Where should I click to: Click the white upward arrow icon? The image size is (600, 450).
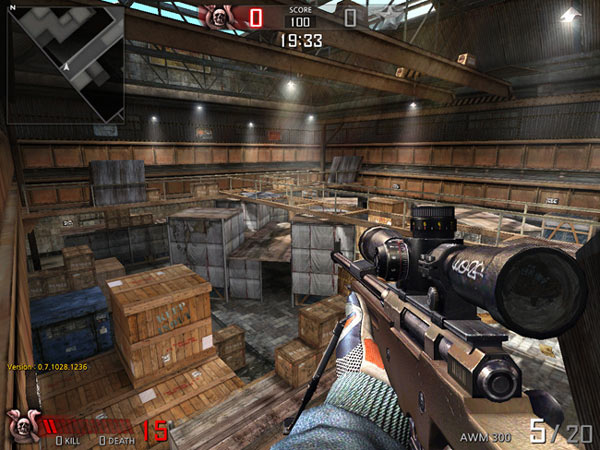(571, 15)
